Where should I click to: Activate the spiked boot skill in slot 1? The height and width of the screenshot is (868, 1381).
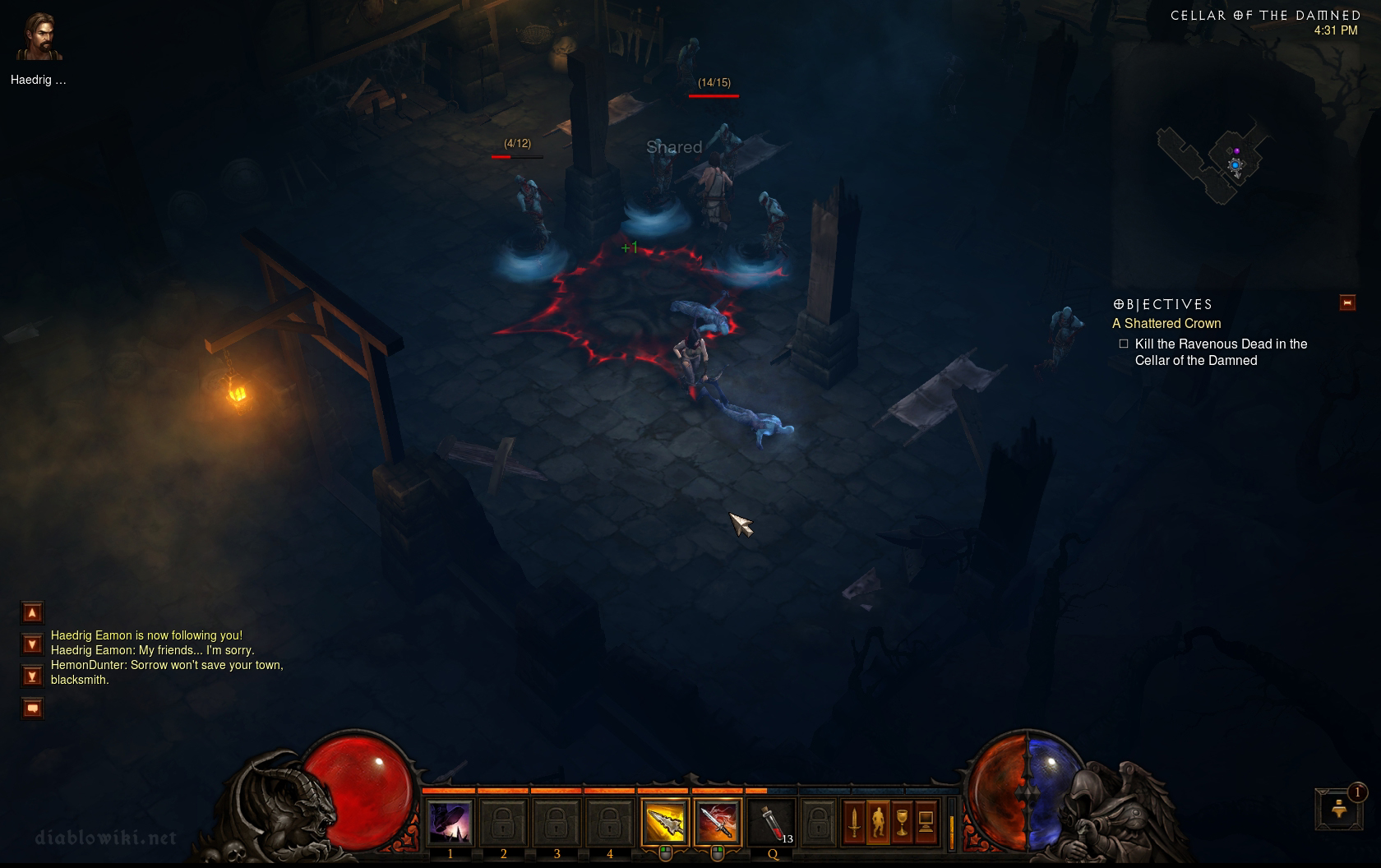point(450,822)
